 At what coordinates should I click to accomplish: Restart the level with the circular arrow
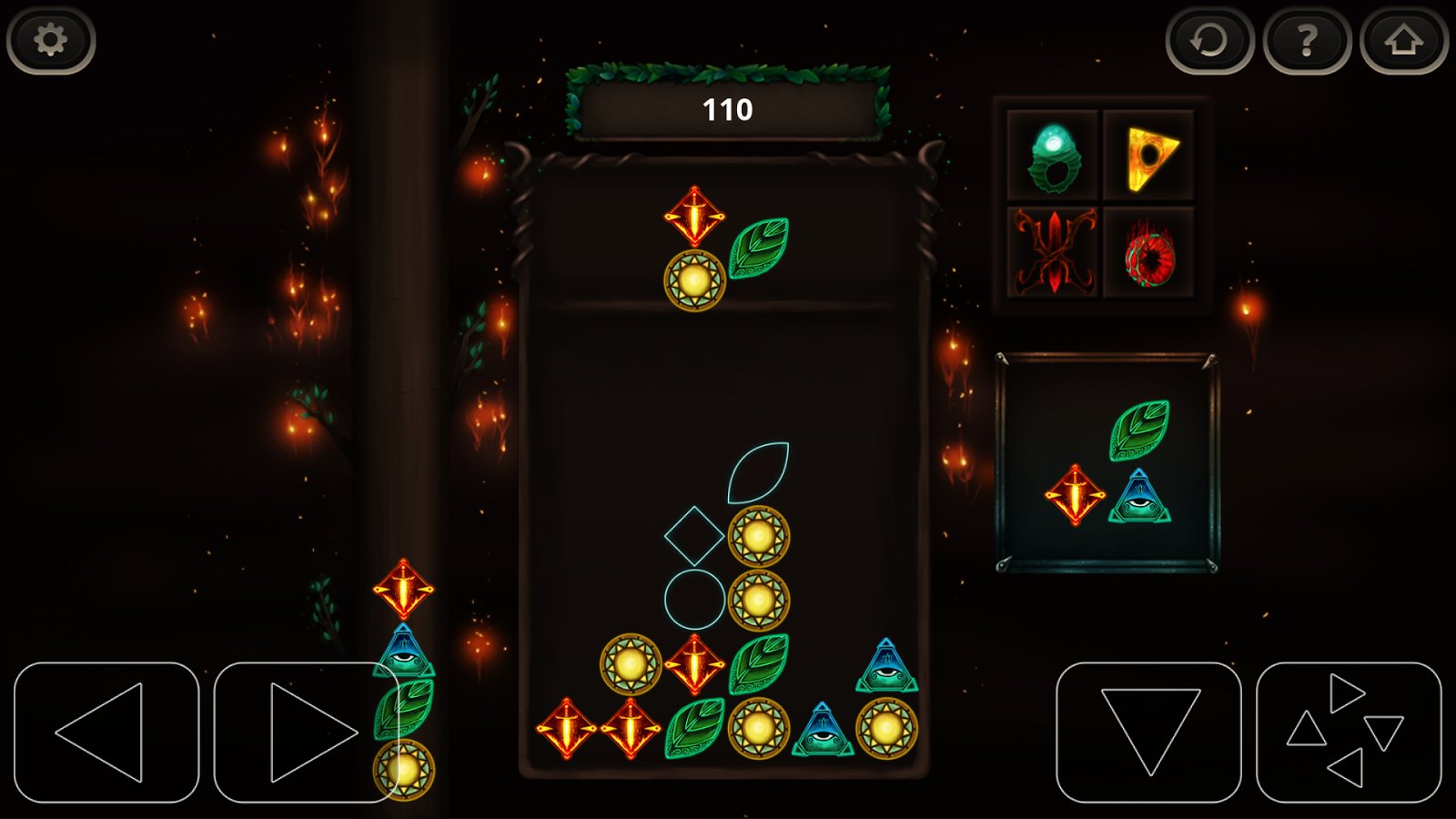point(1209,40)
